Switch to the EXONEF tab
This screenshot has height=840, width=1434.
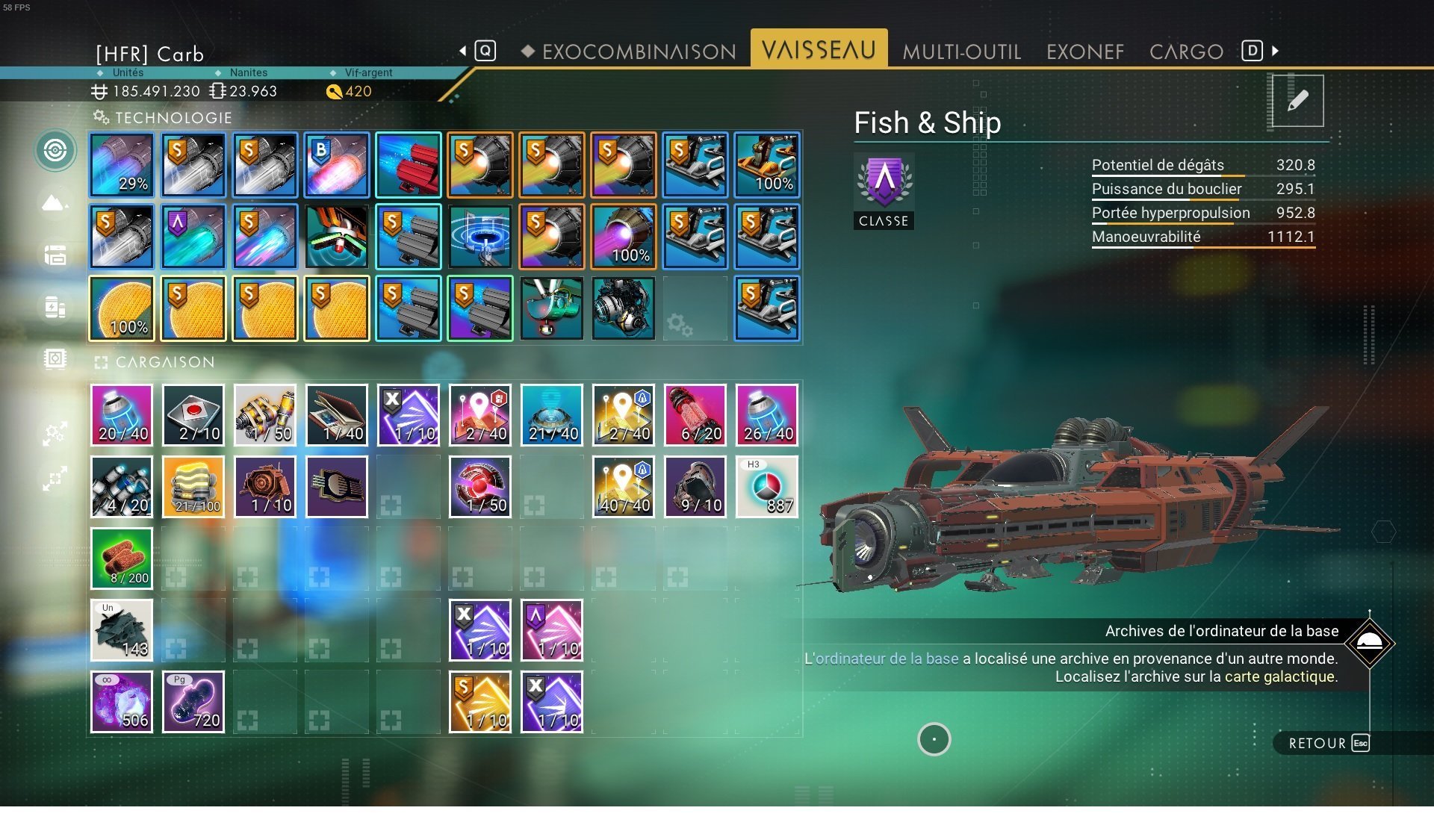point(1084,52)
